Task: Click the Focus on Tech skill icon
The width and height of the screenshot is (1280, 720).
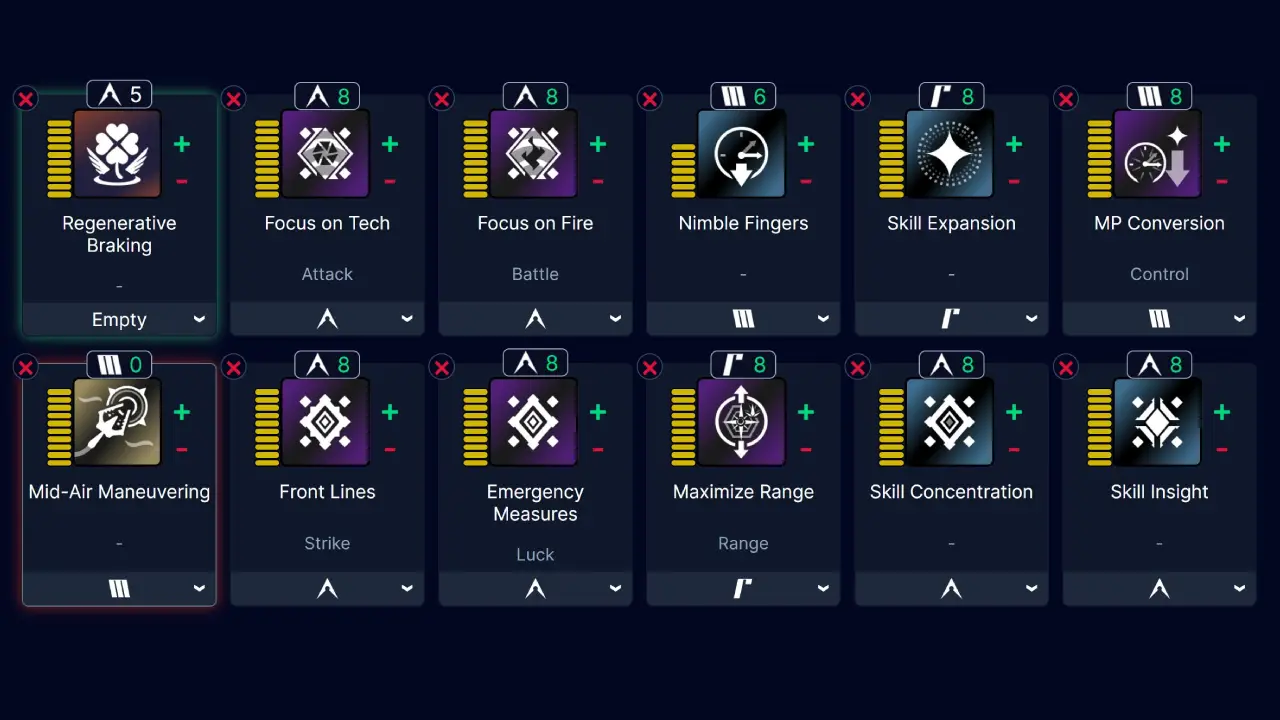Action: coord(327,153)
